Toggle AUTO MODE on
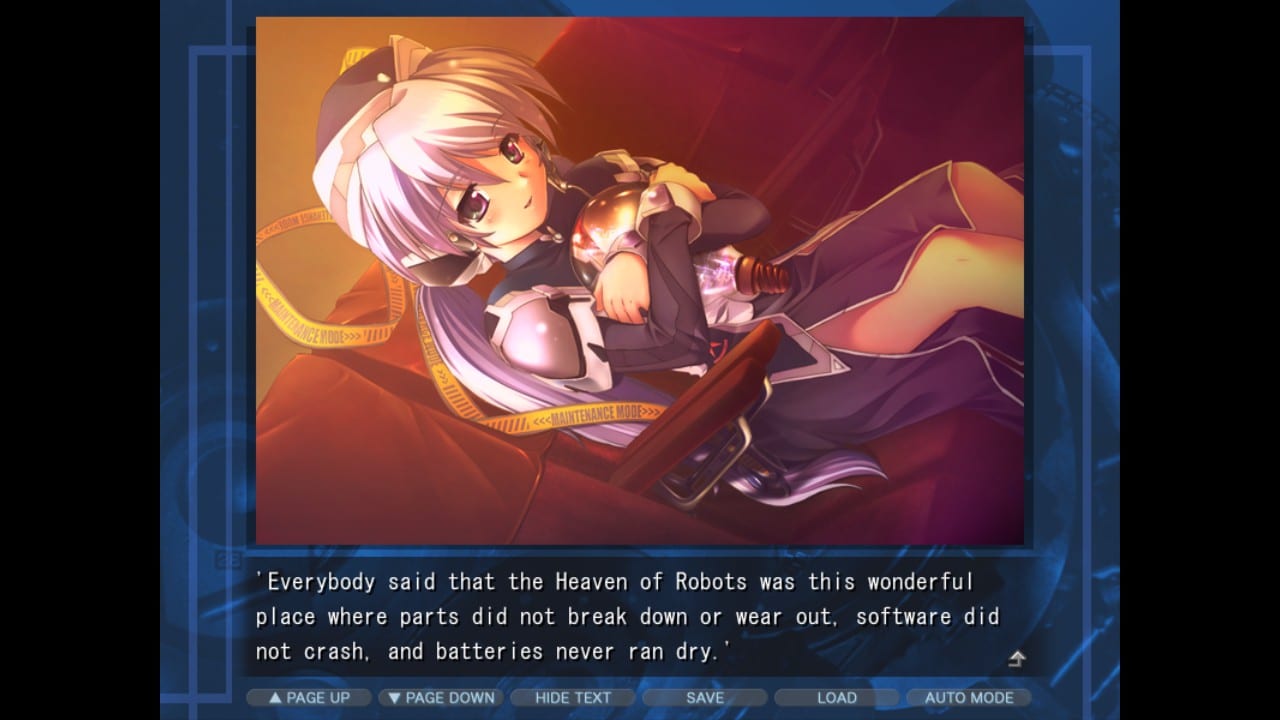This screenshot has height=720, width=1280. coord(968,698)
